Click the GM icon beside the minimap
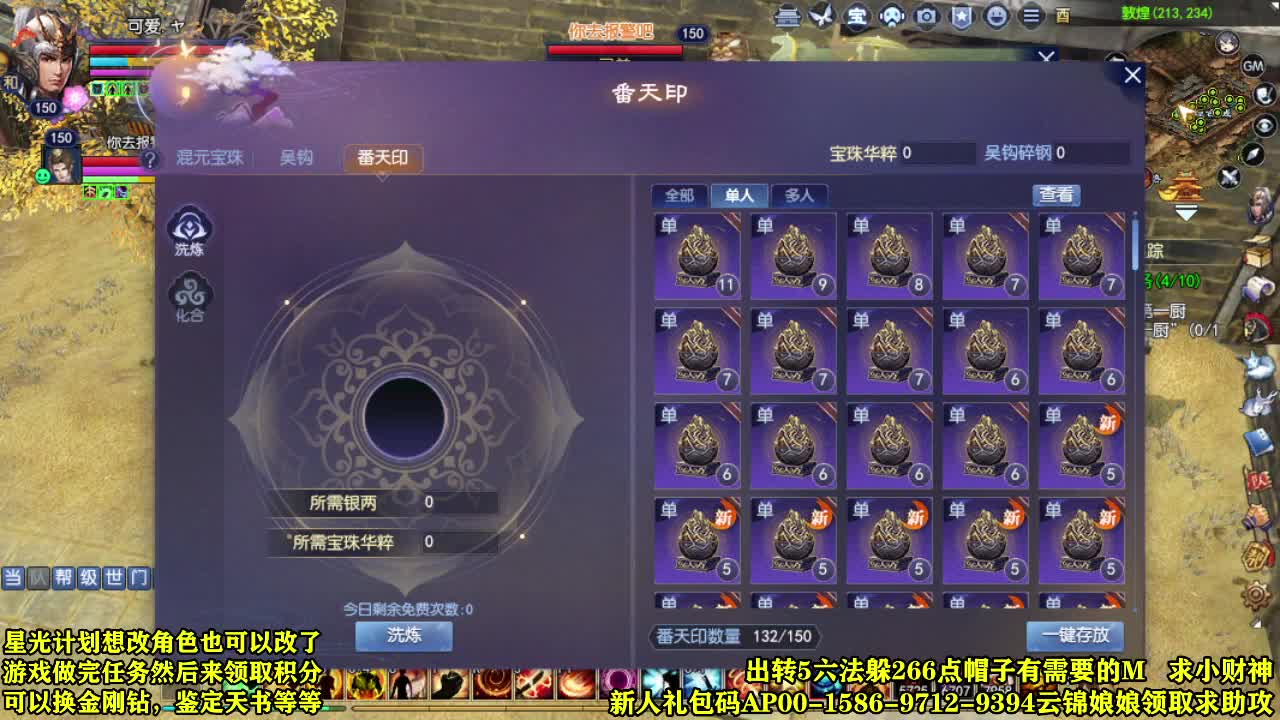The image size is (1280, 720). click(x=1251, y=67)
